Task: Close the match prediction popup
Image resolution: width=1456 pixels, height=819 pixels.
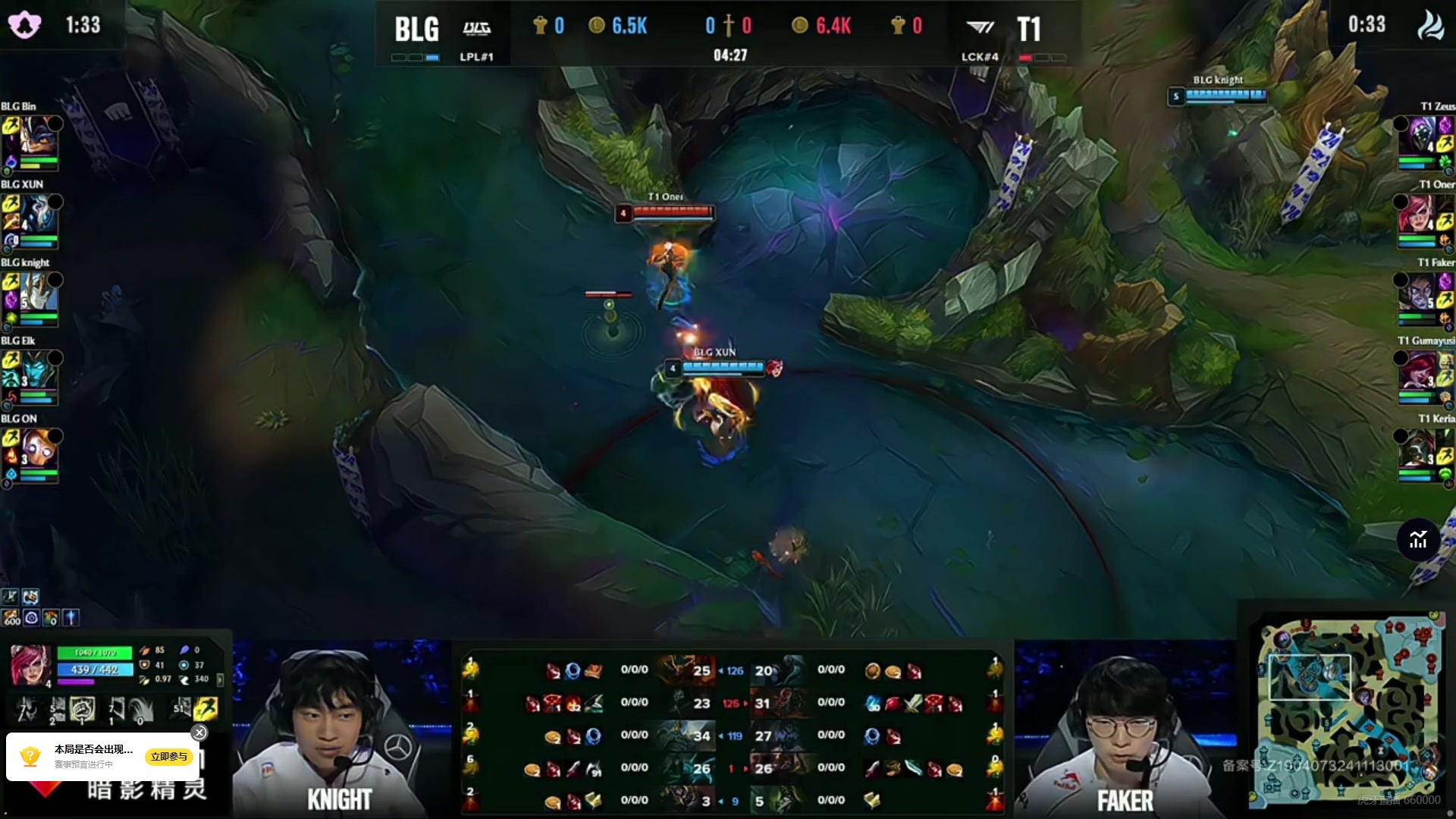Action: (x=199, y=733)
